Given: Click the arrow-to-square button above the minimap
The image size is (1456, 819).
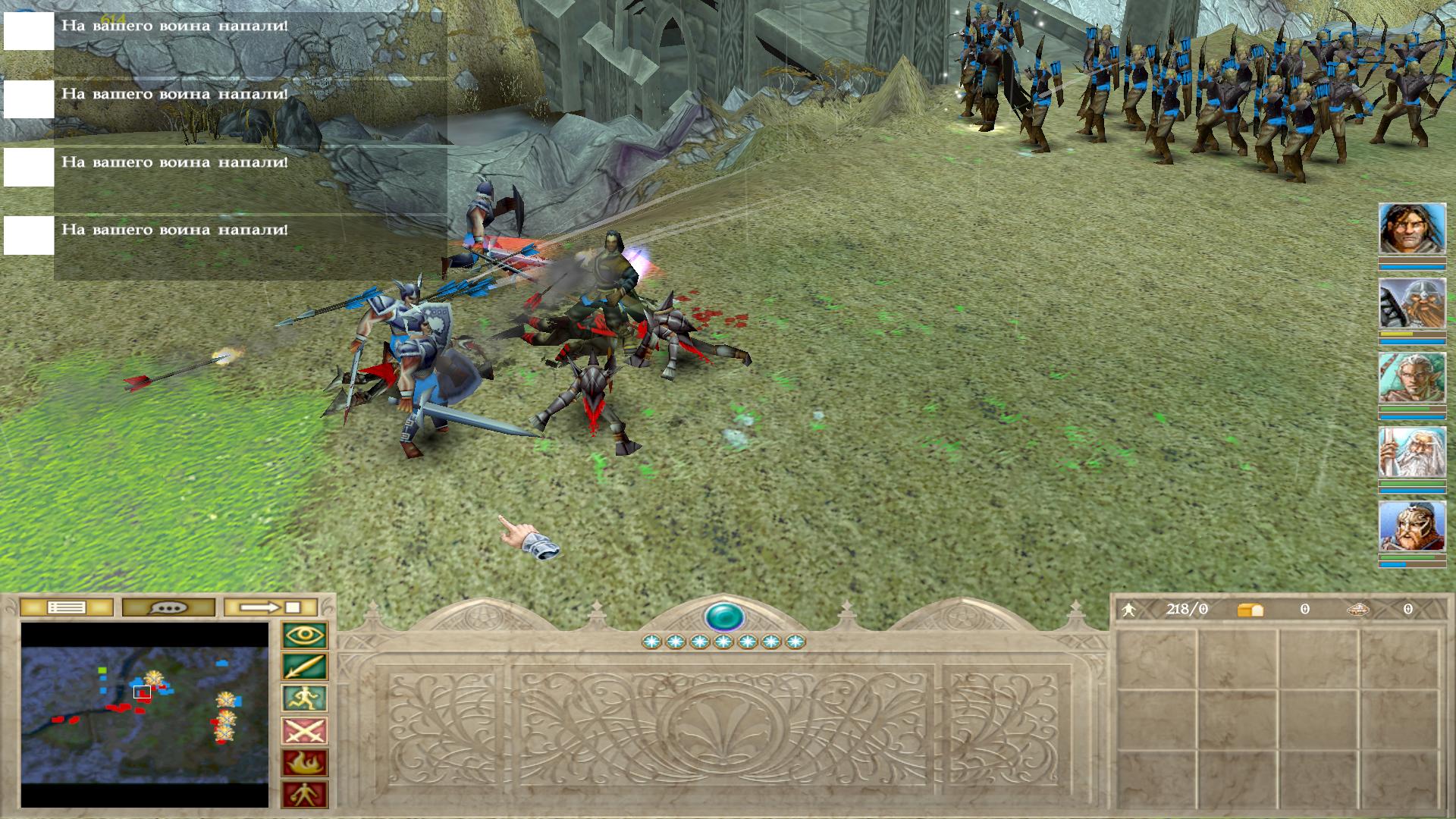Looking at the screenshot, I should (x=271, y=607).
